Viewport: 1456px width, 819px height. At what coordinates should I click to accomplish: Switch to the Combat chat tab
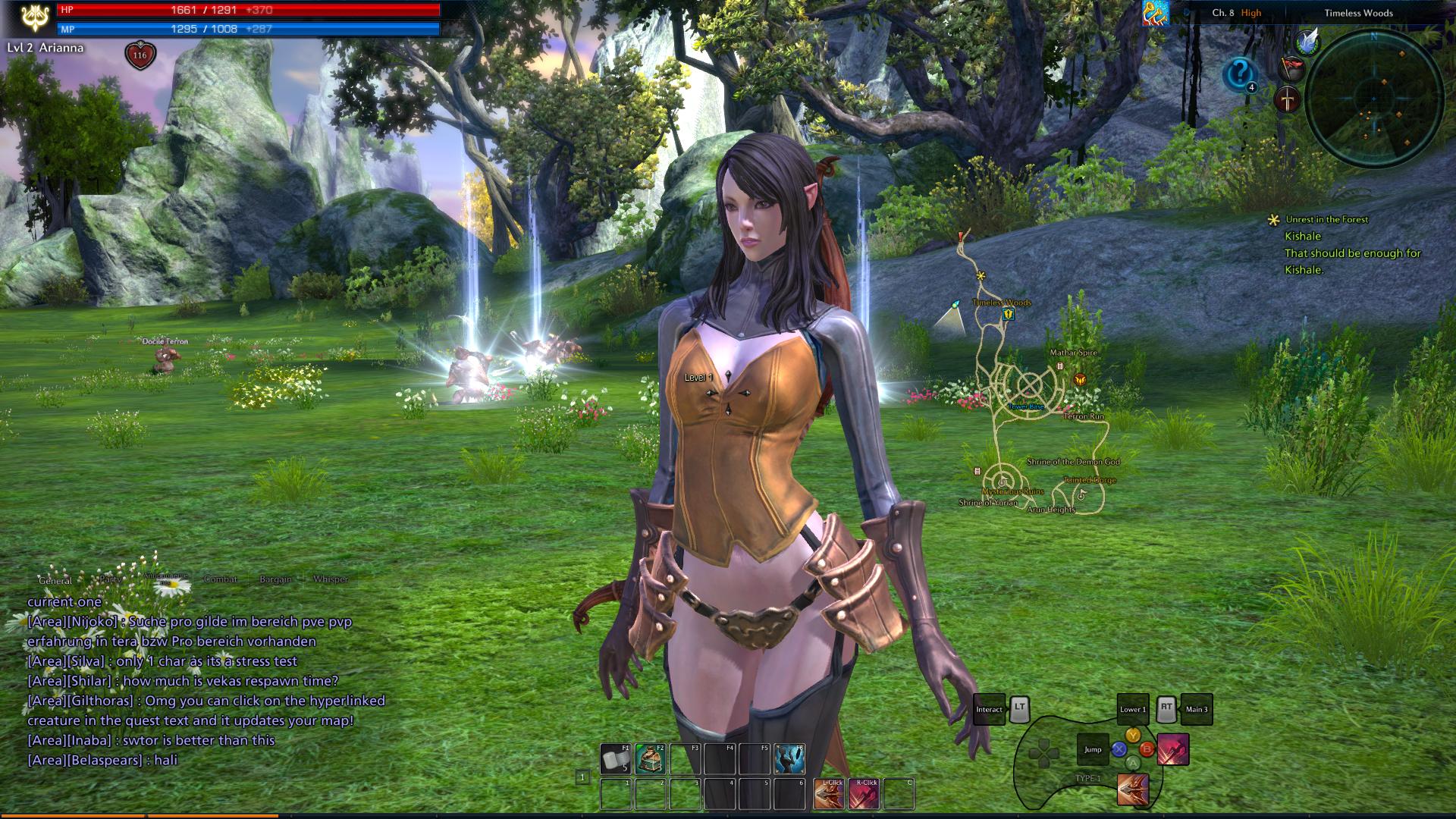point(221,579)
